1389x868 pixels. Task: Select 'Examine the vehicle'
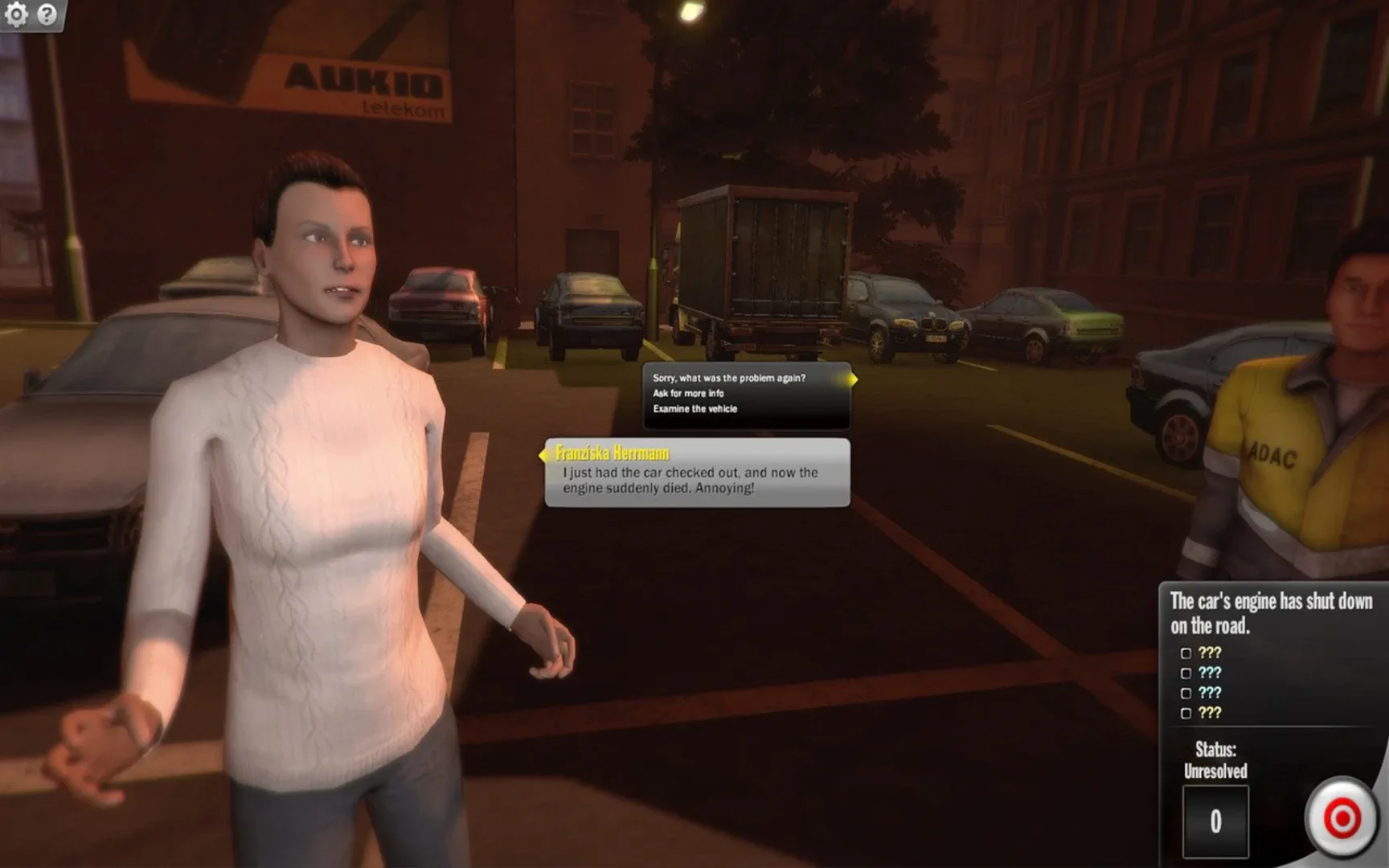[694, 408]
